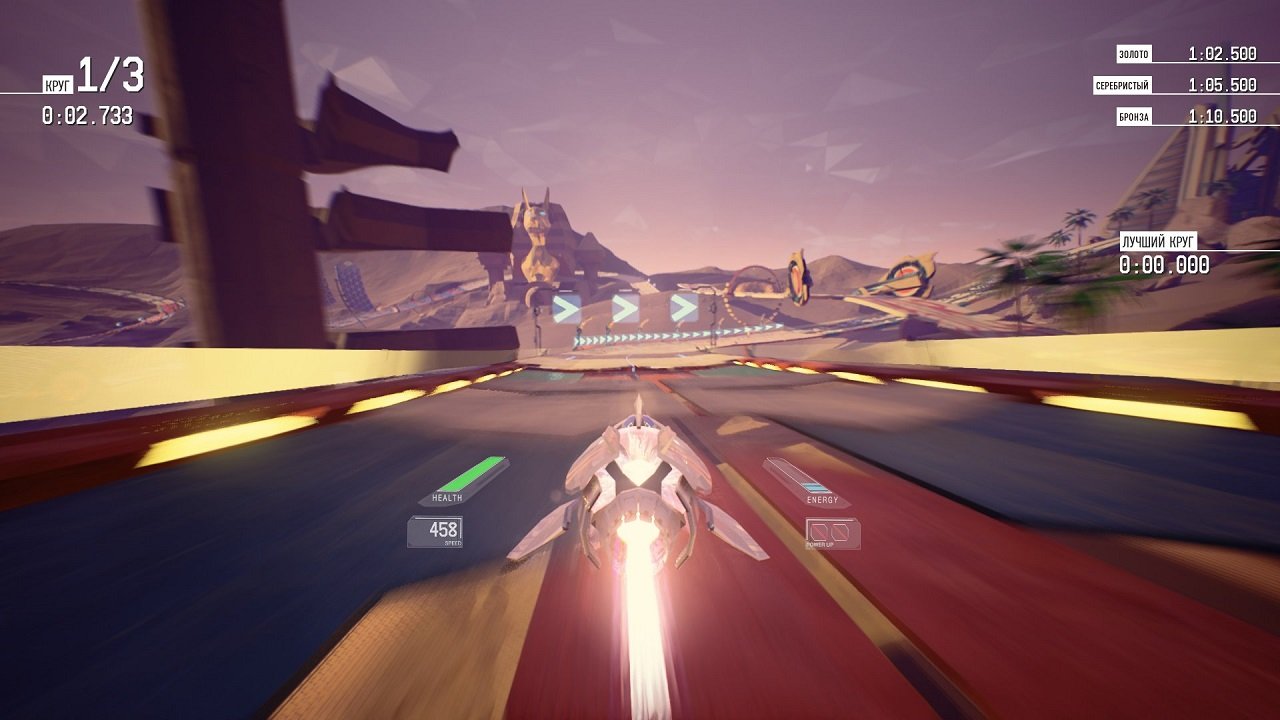This screenshot has height=720, width=1280.
Task: Select the ЗОЛОТО medal time label
Action: [1133, 51]
